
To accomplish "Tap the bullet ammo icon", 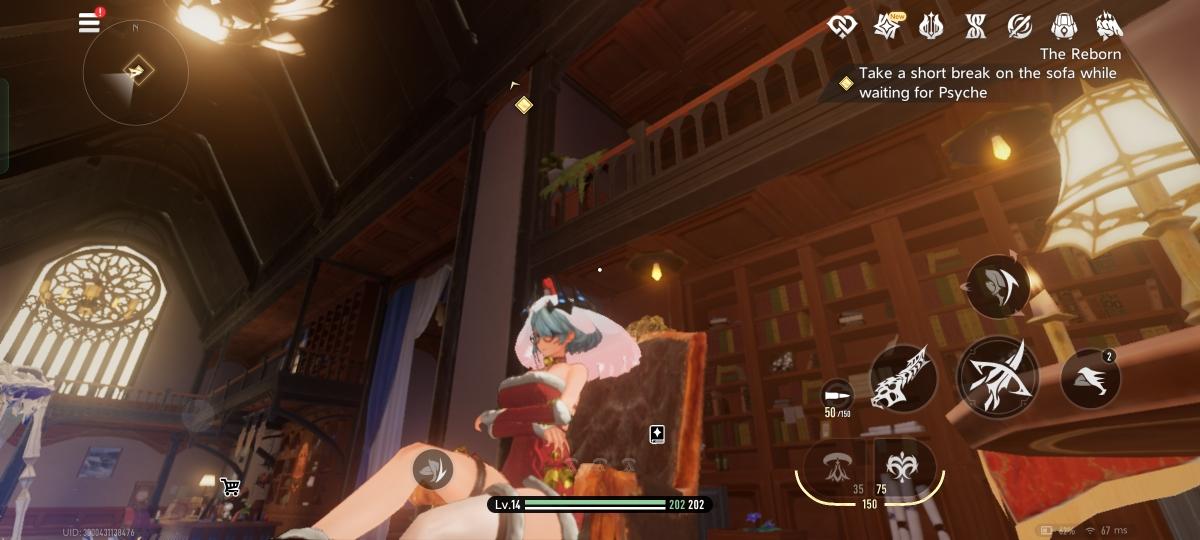I will pos(836,393).
